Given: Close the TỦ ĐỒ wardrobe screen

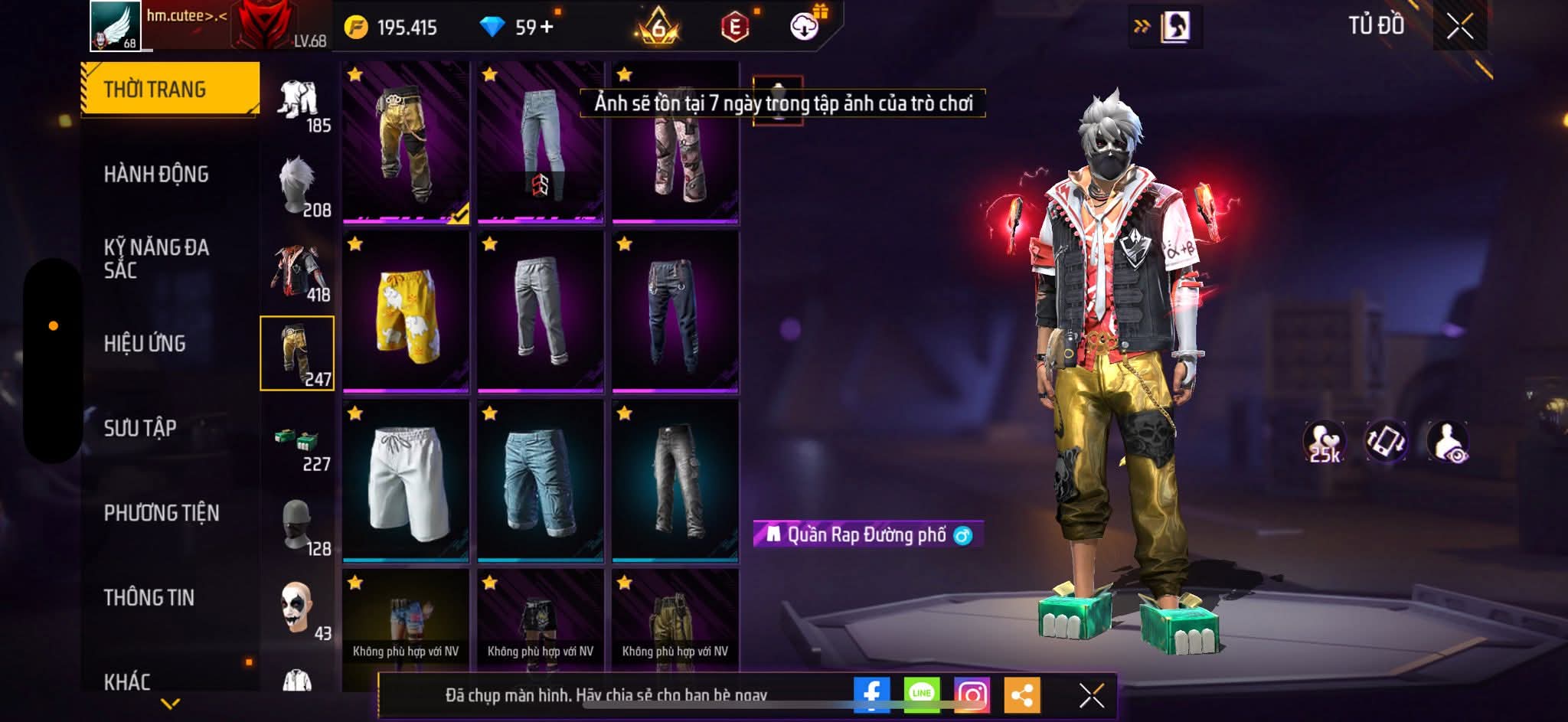Looking at the screenshot, I should pyautogui.click(x=1459, y=27).
